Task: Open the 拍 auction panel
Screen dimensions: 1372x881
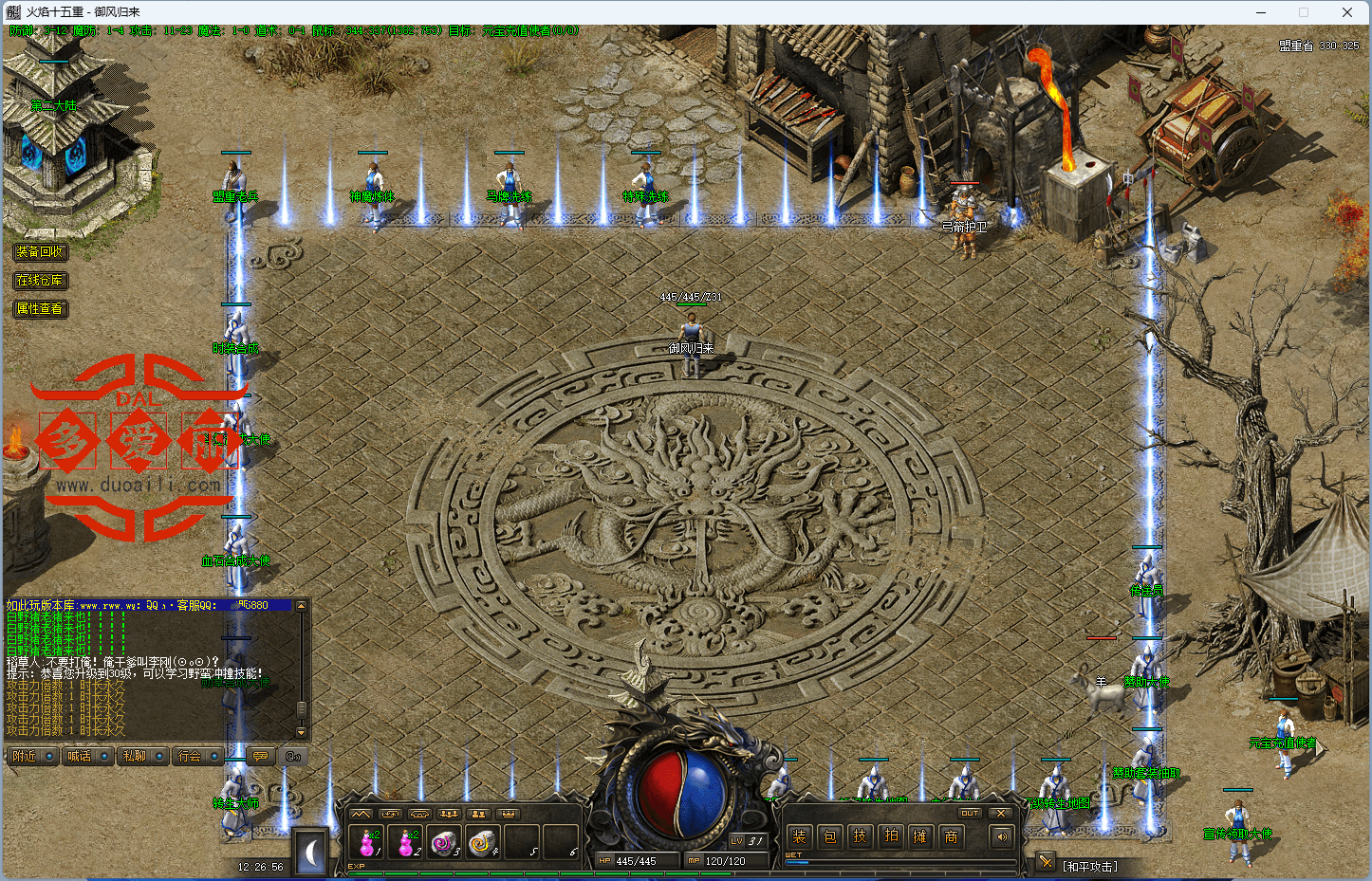Action: click(891, 836)
